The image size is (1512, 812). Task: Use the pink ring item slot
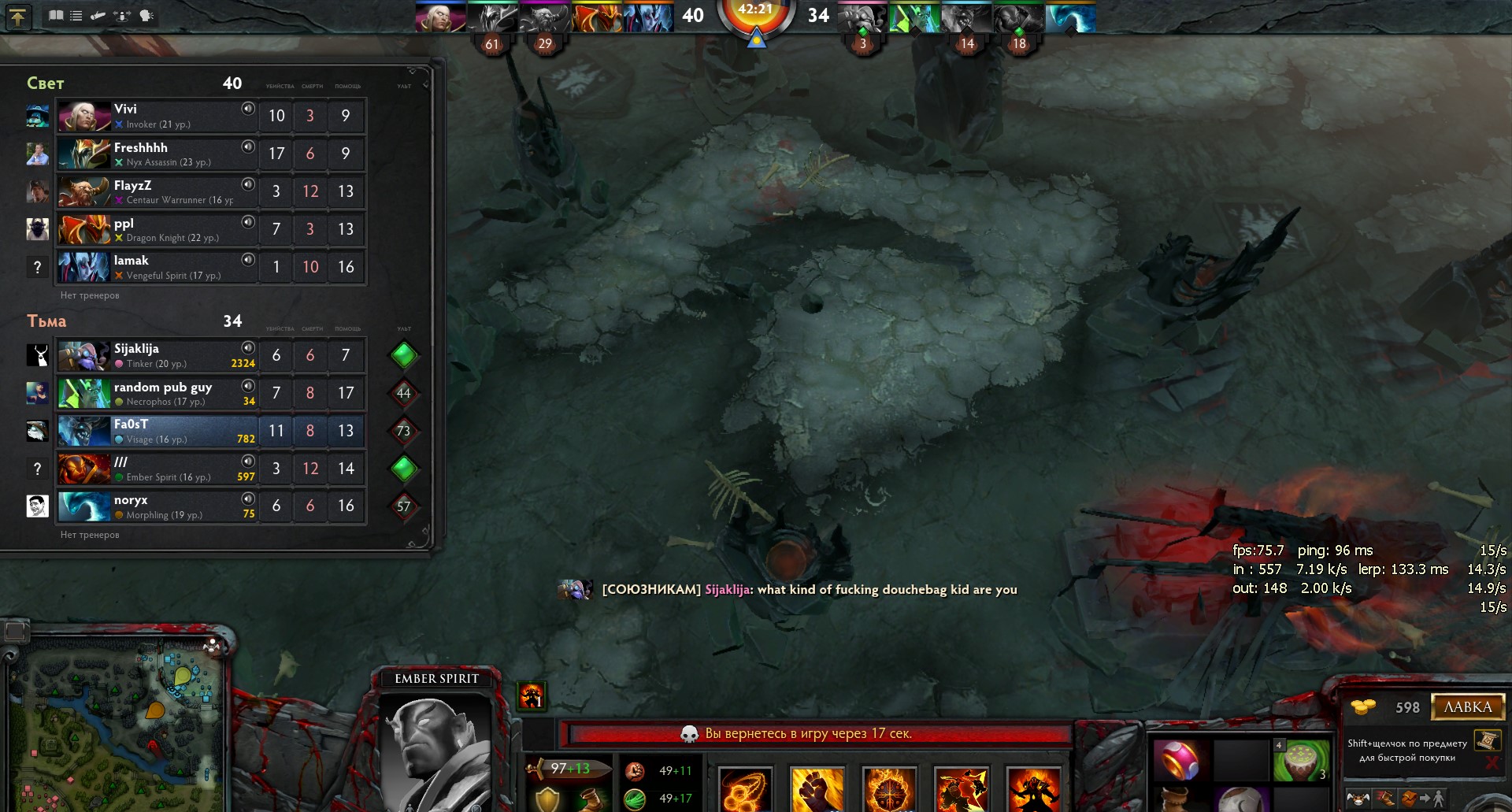click(x=1177, y=760)
